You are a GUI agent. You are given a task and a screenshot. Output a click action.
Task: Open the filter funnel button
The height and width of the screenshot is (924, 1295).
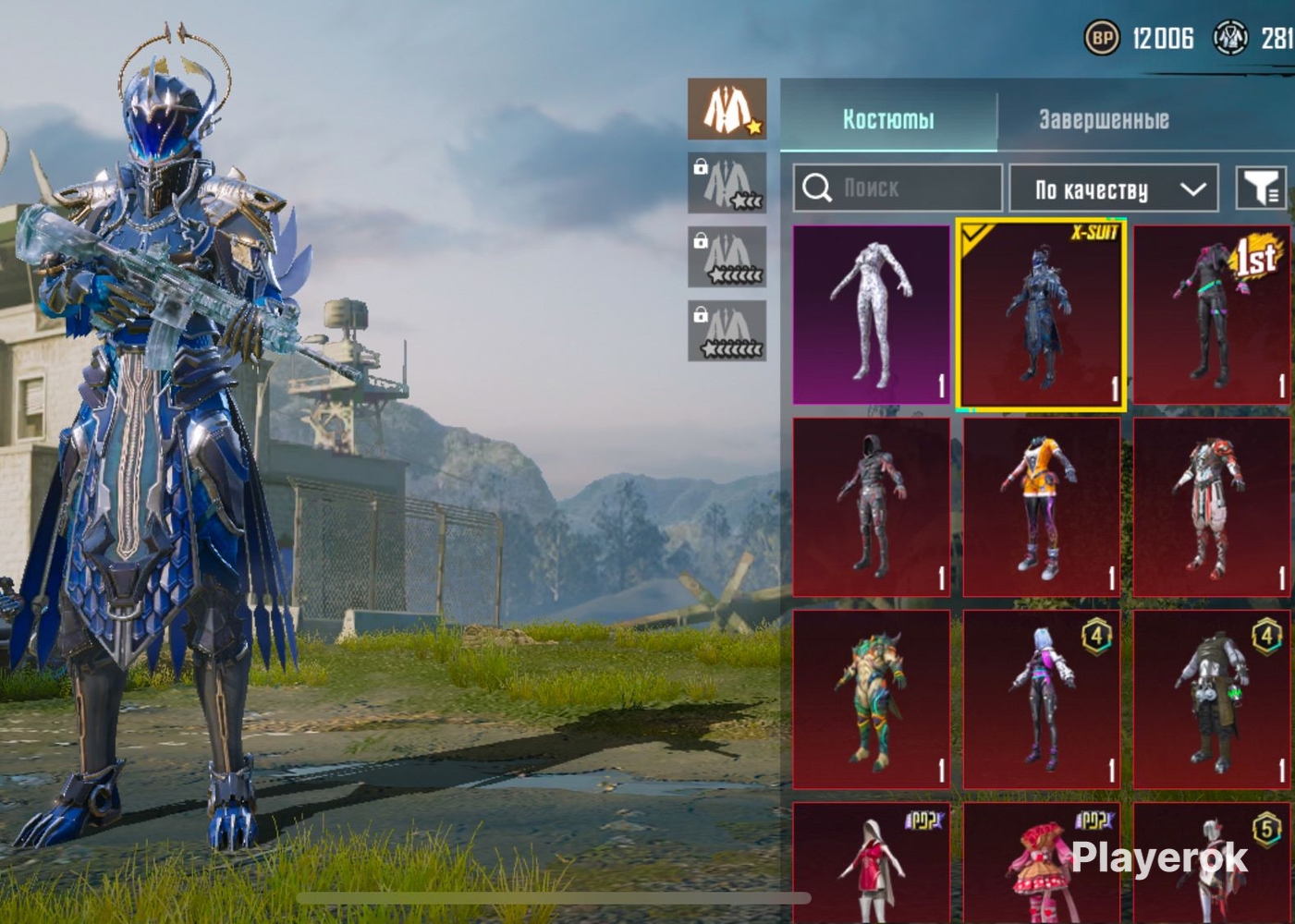click(1260, 188)
